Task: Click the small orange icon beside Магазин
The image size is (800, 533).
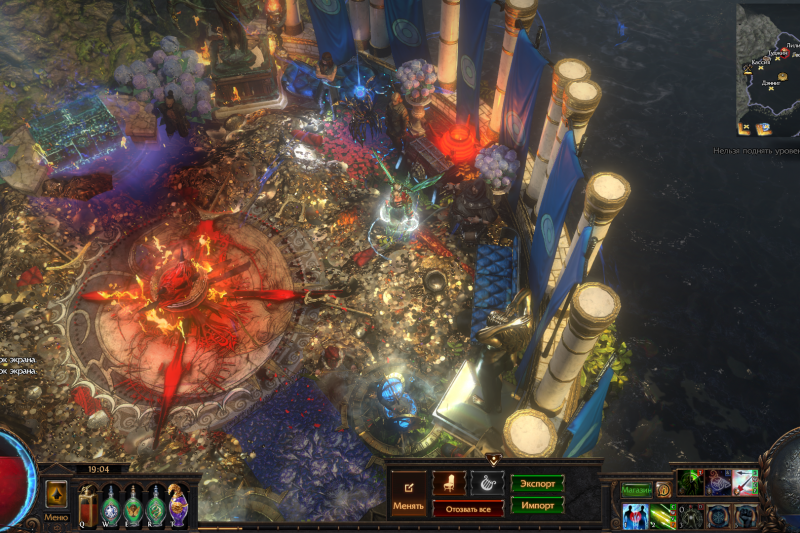Action: click(662, 490)
